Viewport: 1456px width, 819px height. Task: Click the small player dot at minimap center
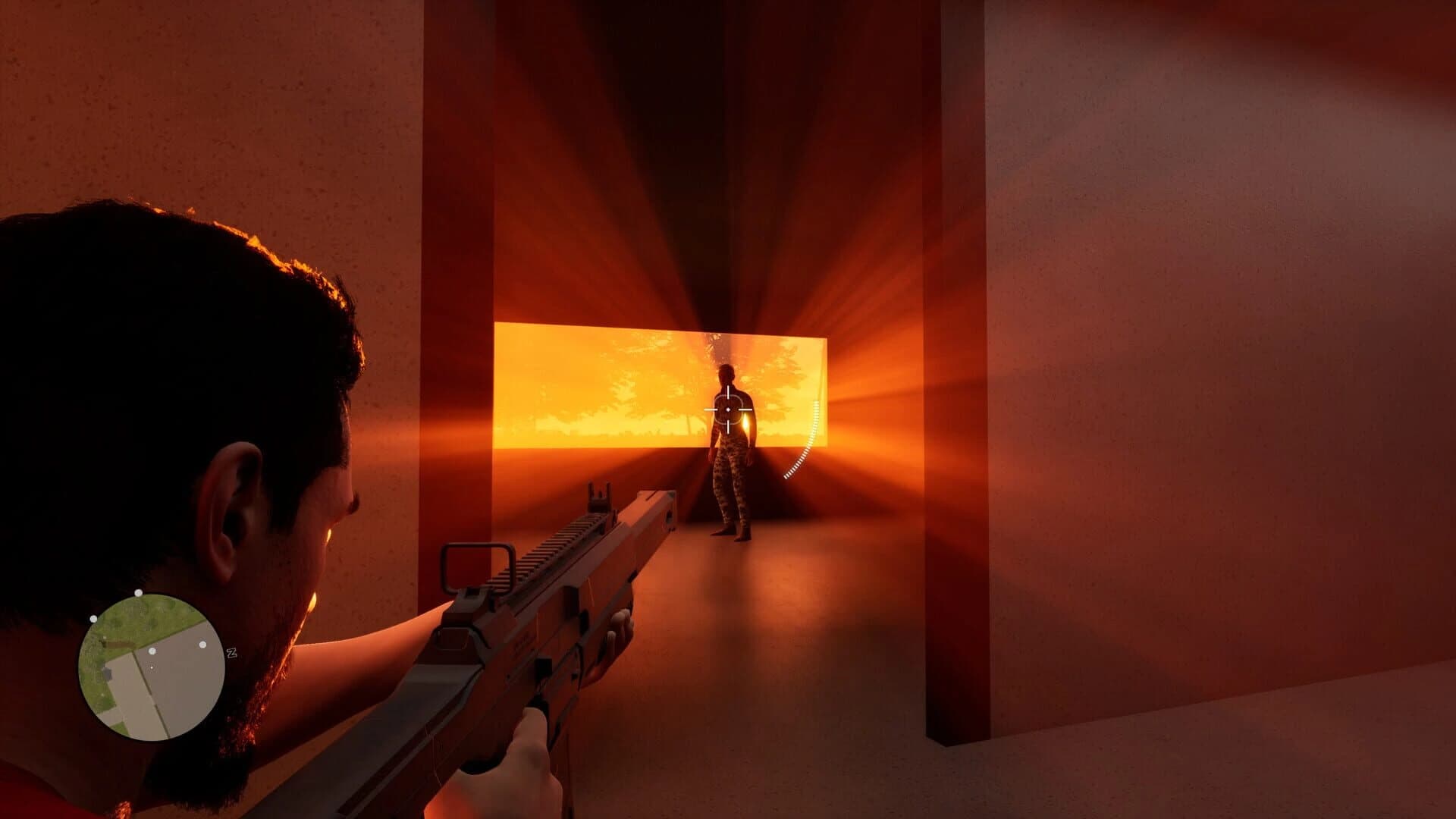tap(152, 667)
